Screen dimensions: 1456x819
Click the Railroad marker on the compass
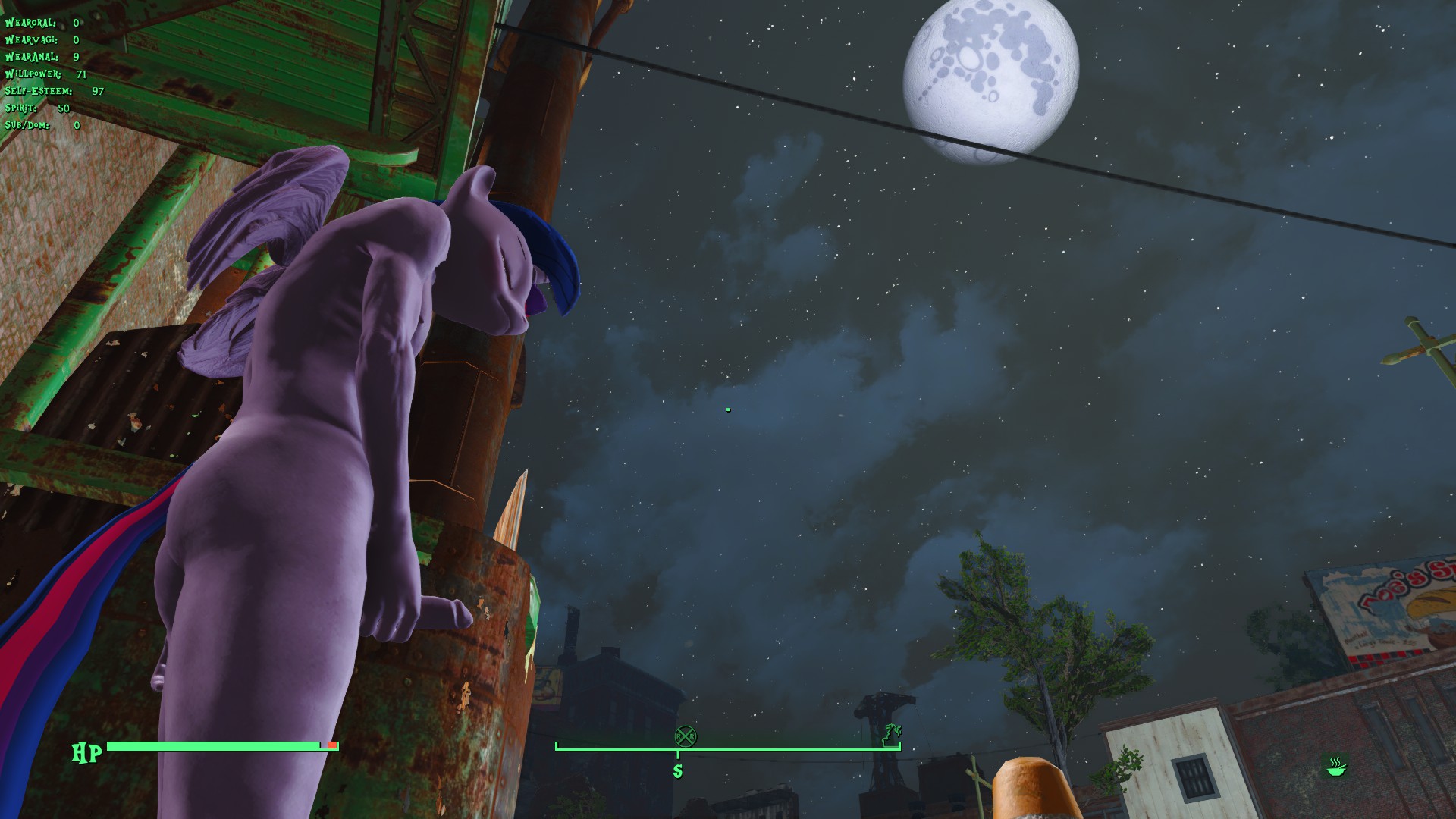[x=686, y=736]
